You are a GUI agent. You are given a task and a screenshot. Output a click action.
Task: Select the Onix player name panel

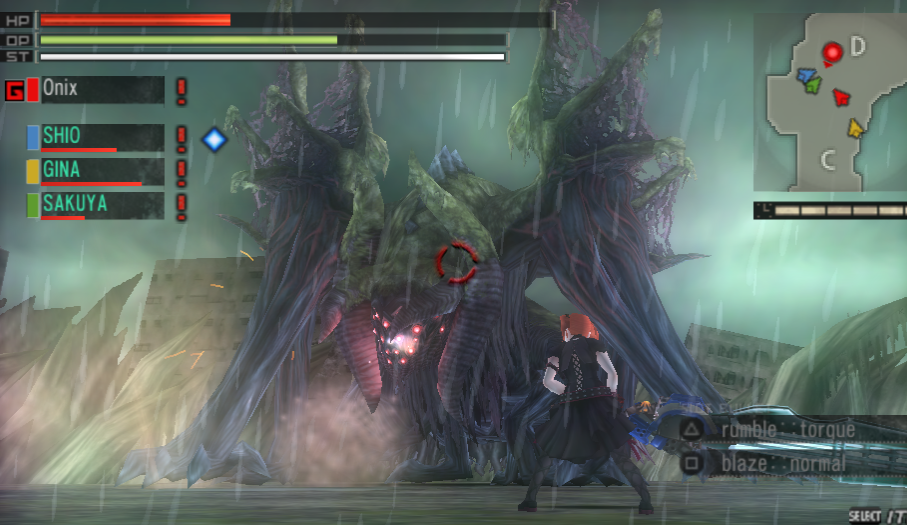tap(101, 90)
